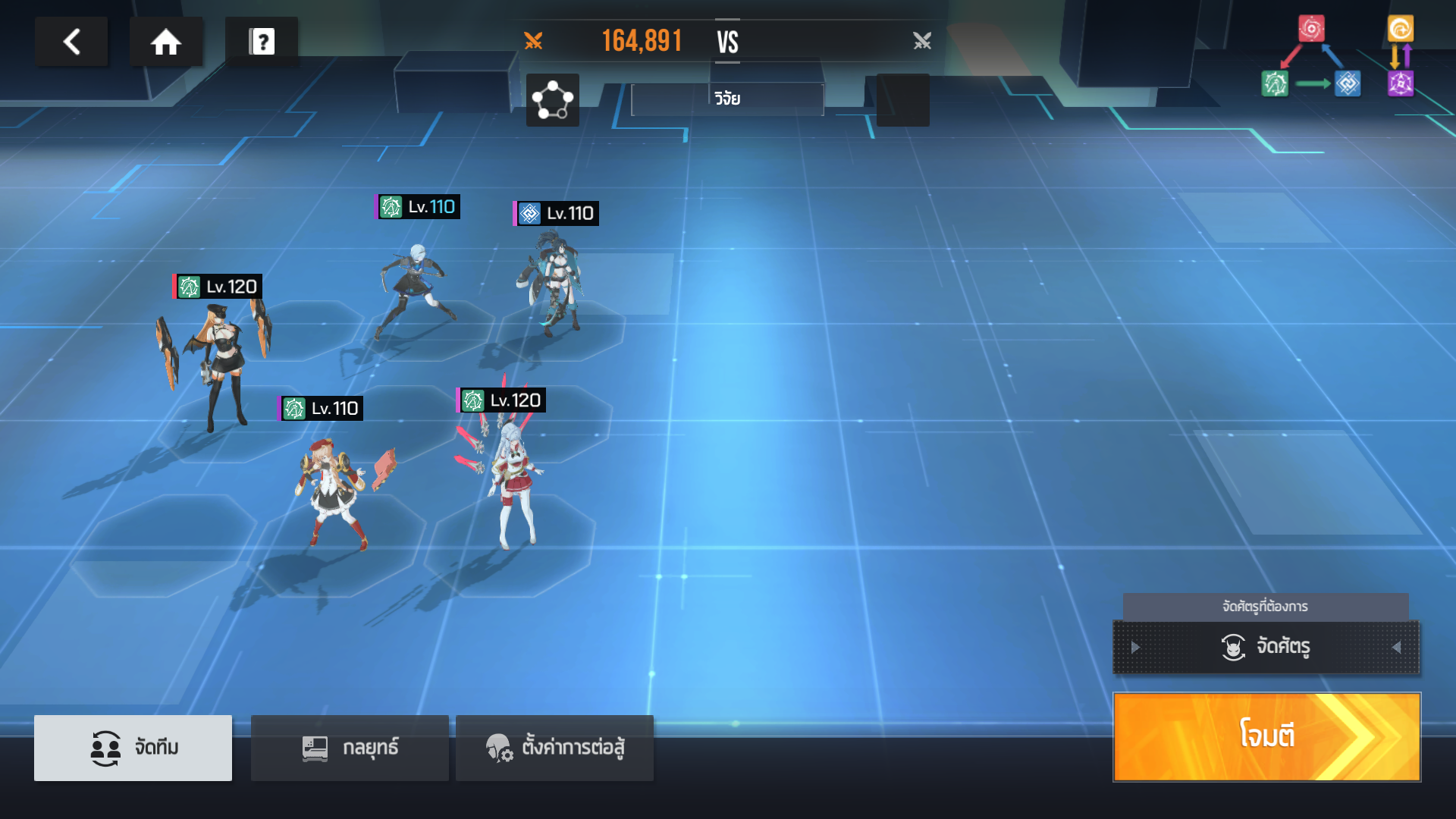Image resolution: width=1456 pixels, height=819 pixels.
Task: Open the กลยุทธ์ strategy tab
Action: point(350,748)
